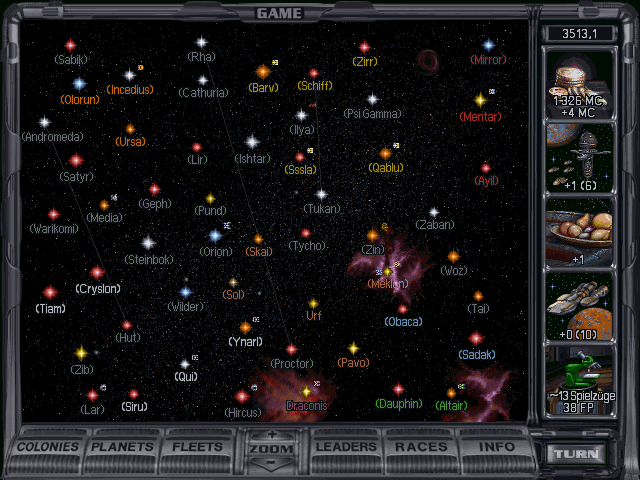Open the research microscope panel

coord(584,377)
